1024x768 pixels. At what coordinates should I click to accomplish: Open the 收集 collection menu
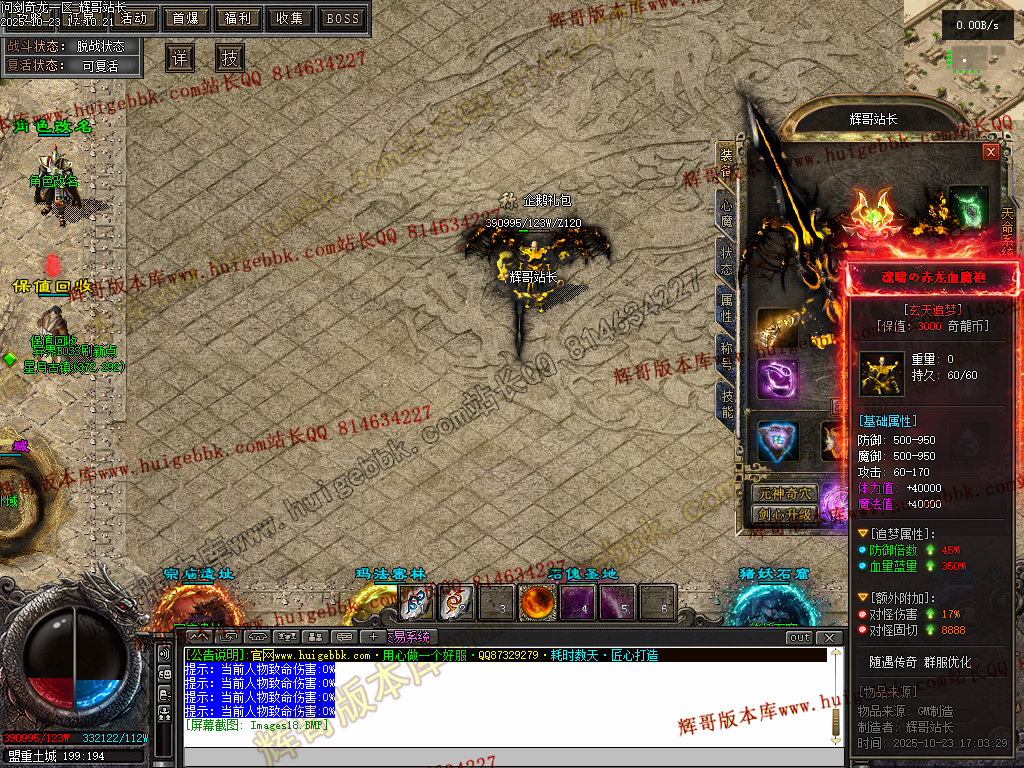pyautogui.click(x=290, y=18)
